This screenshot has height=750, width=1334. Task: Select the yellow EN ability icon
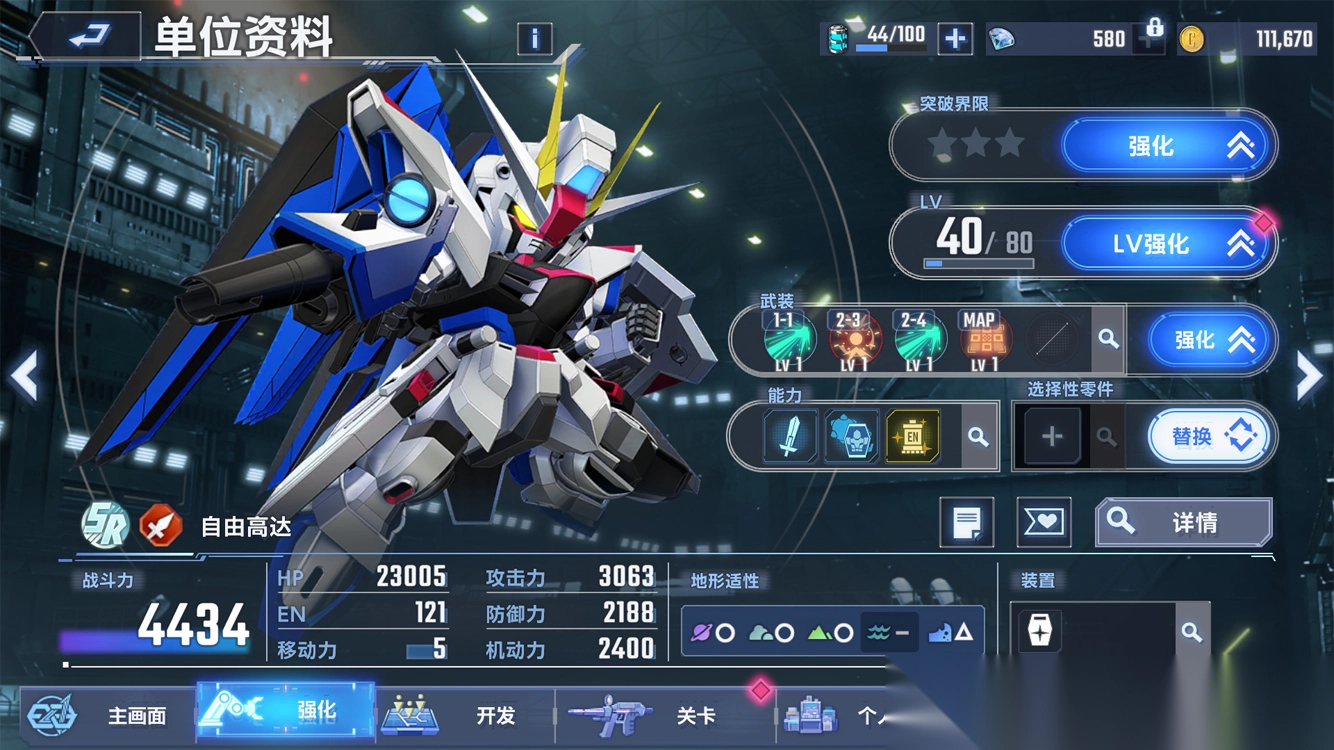tap(913, 436)
